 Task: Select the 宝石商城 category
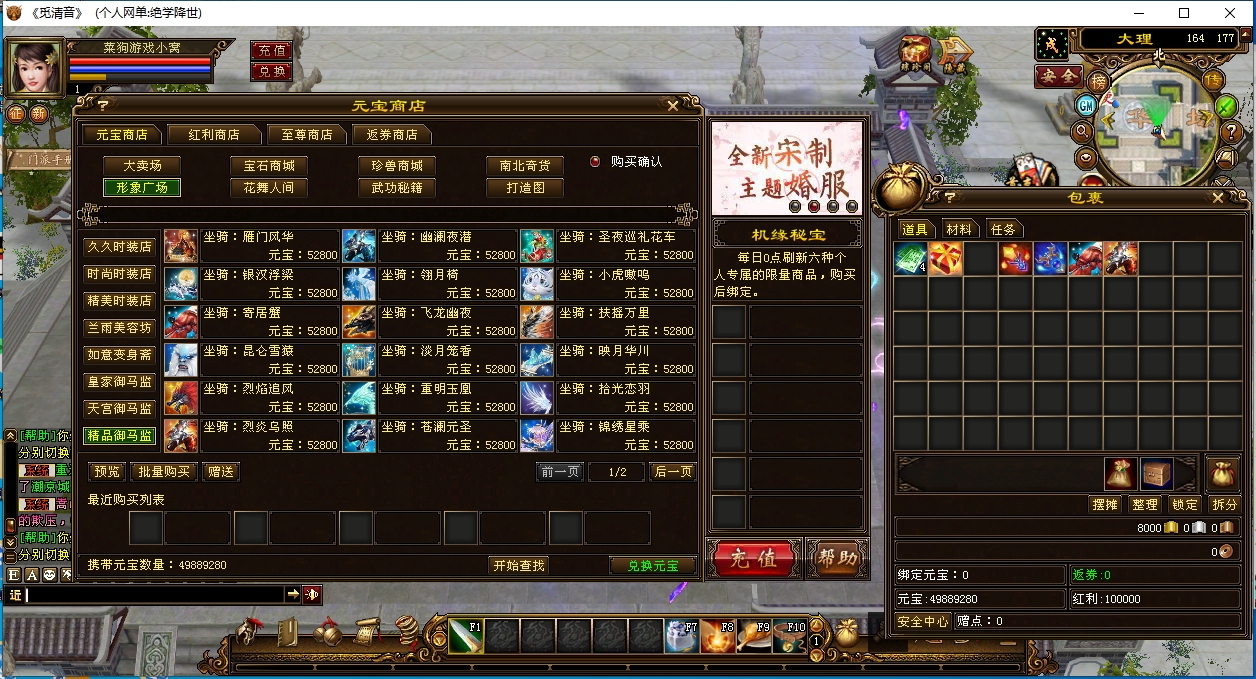click(269, 165)
